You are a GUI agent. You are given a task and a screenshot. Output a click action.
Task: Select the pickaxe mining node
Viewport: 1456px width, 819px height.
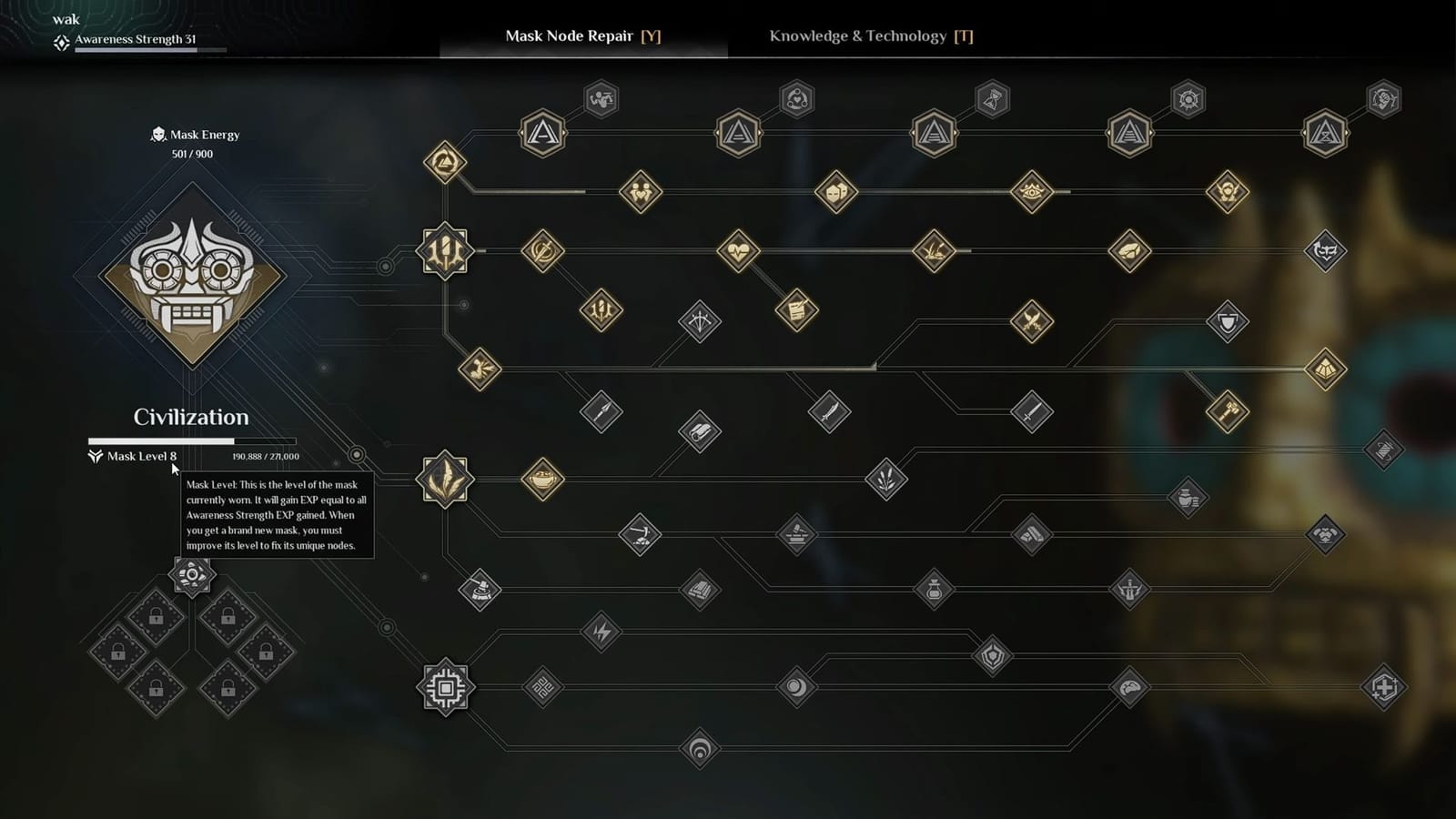(640, 535)
